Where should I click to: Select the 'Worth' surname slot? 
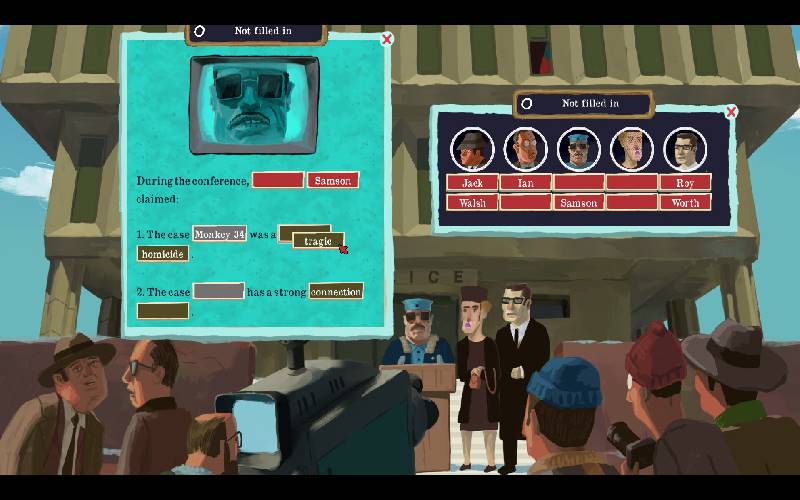point(685,203)
